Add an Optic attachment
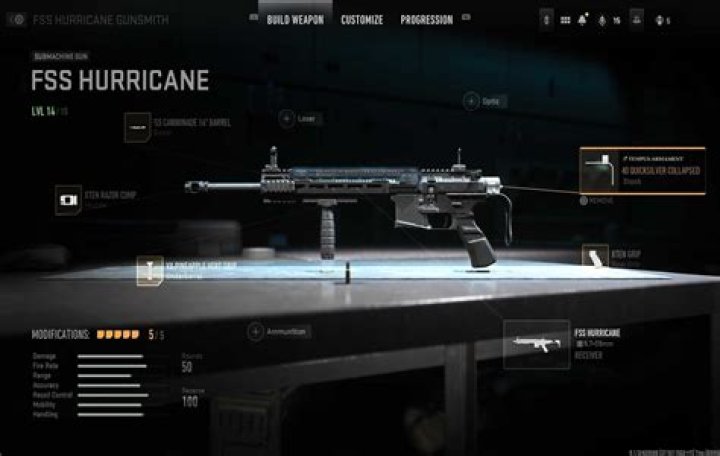This screenshot has width=720, height=456. coord(471,101)
